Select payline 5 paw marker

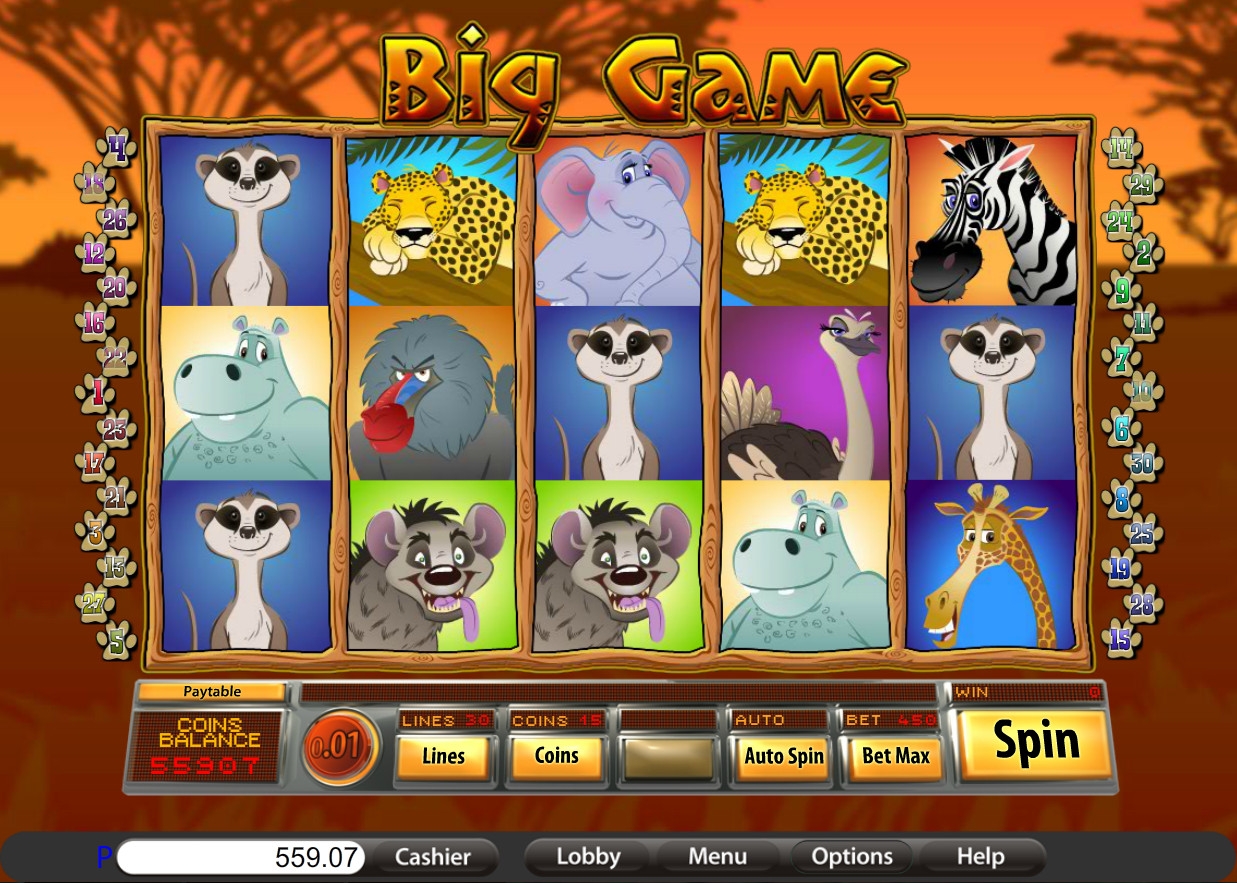119,639
